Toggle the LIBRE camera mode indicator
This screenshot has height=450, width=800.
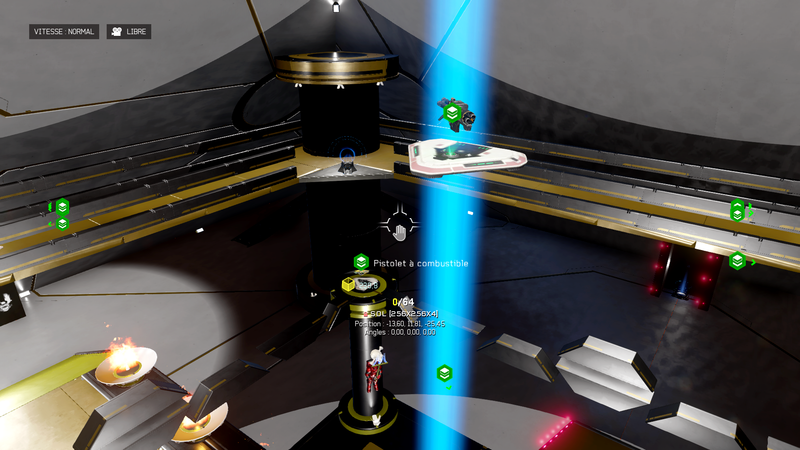click(129, 32)
